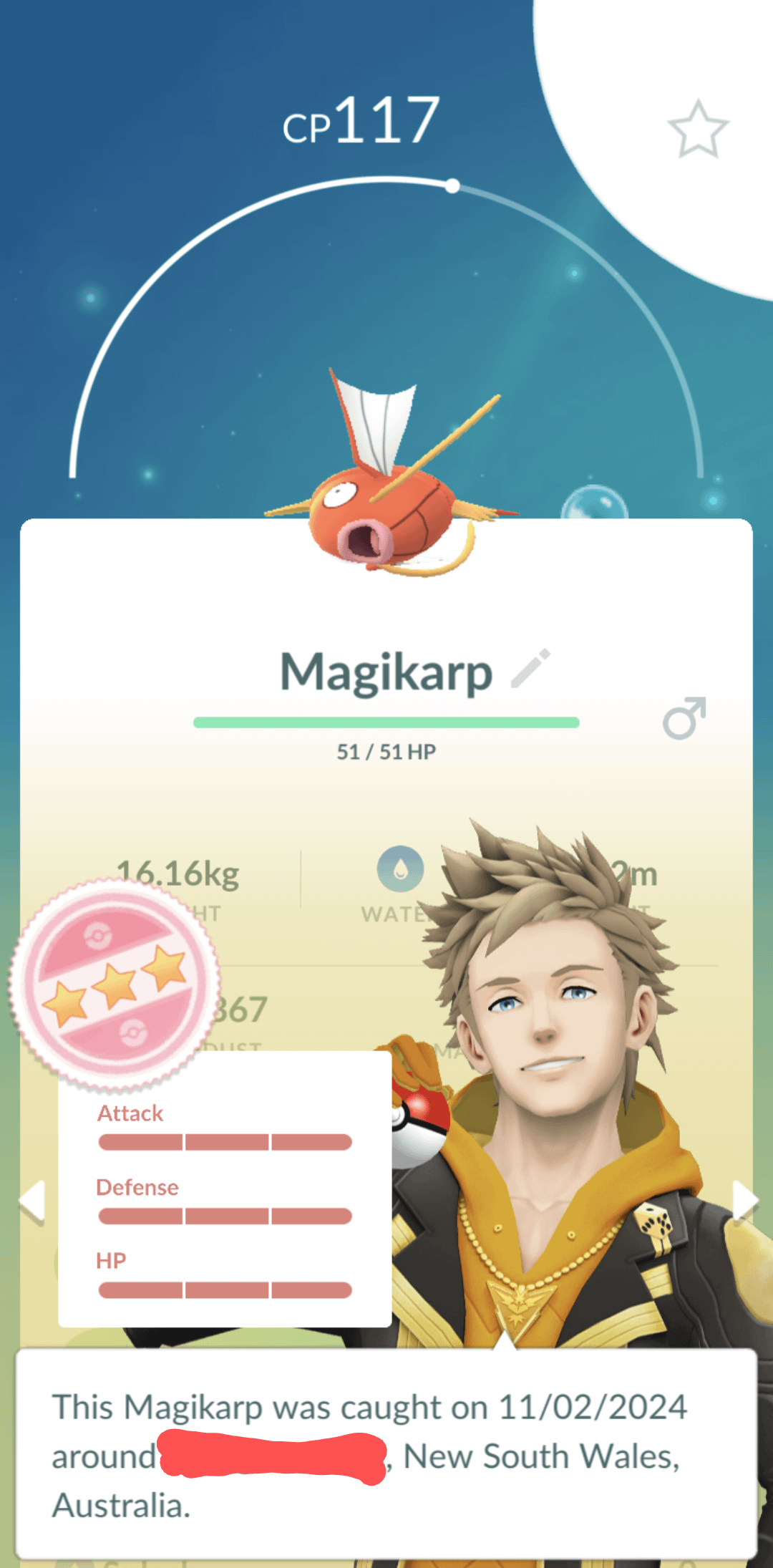Go to the next Pokémon with the right arrow
Image resolution: width=773 pixels, height=1568 pixels.
(x=744, y=1200)
